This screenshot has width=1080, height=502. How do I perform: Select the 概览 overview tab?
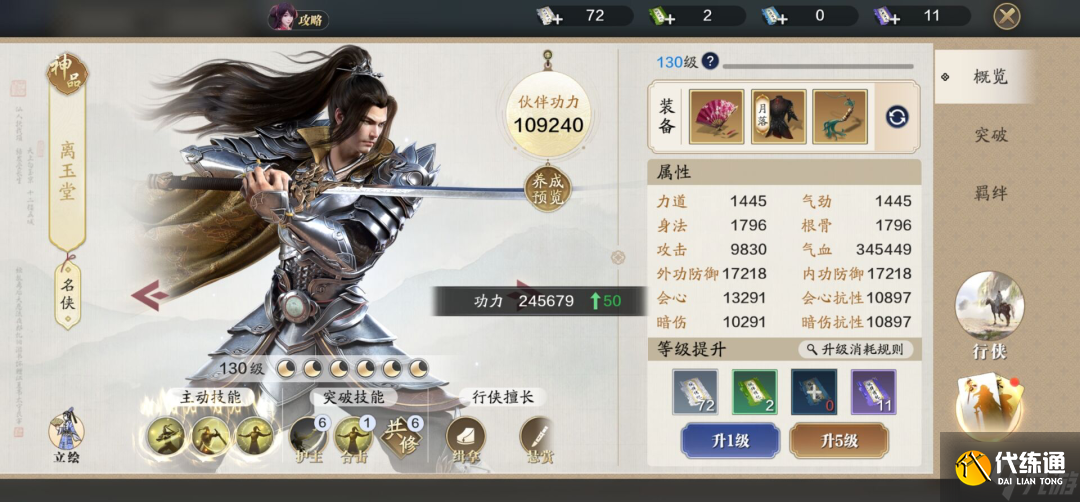coord(990,77)
